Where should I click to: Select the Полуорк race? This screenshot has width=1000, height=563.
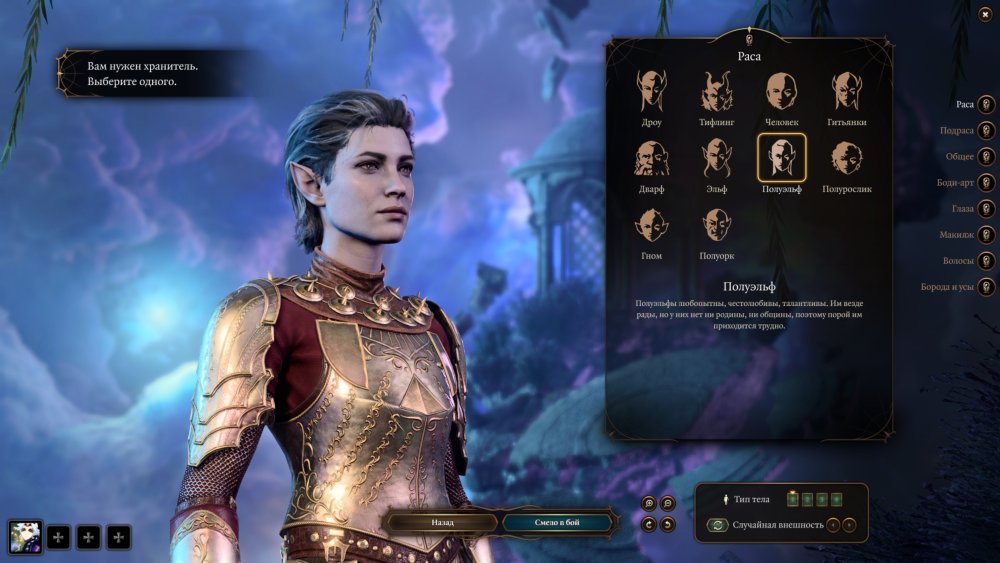point(717,226)
